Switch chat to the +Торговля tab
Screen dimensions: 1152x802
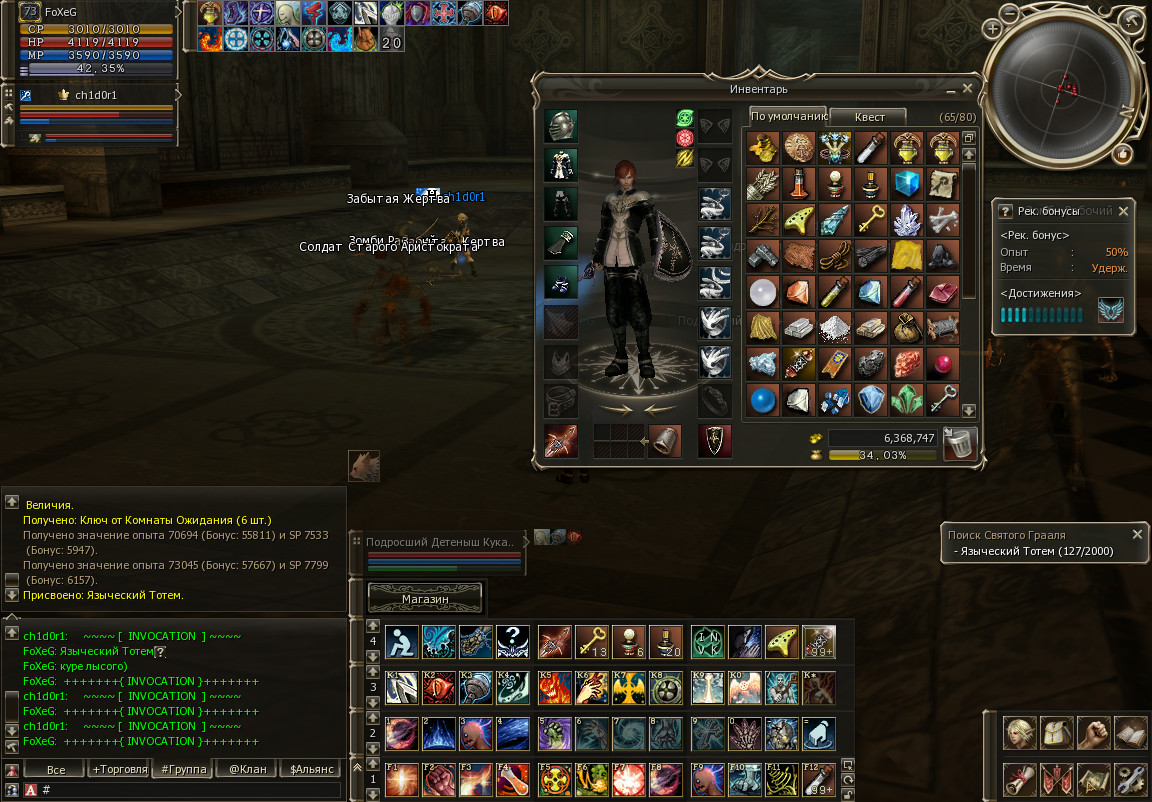click(119, 769)
